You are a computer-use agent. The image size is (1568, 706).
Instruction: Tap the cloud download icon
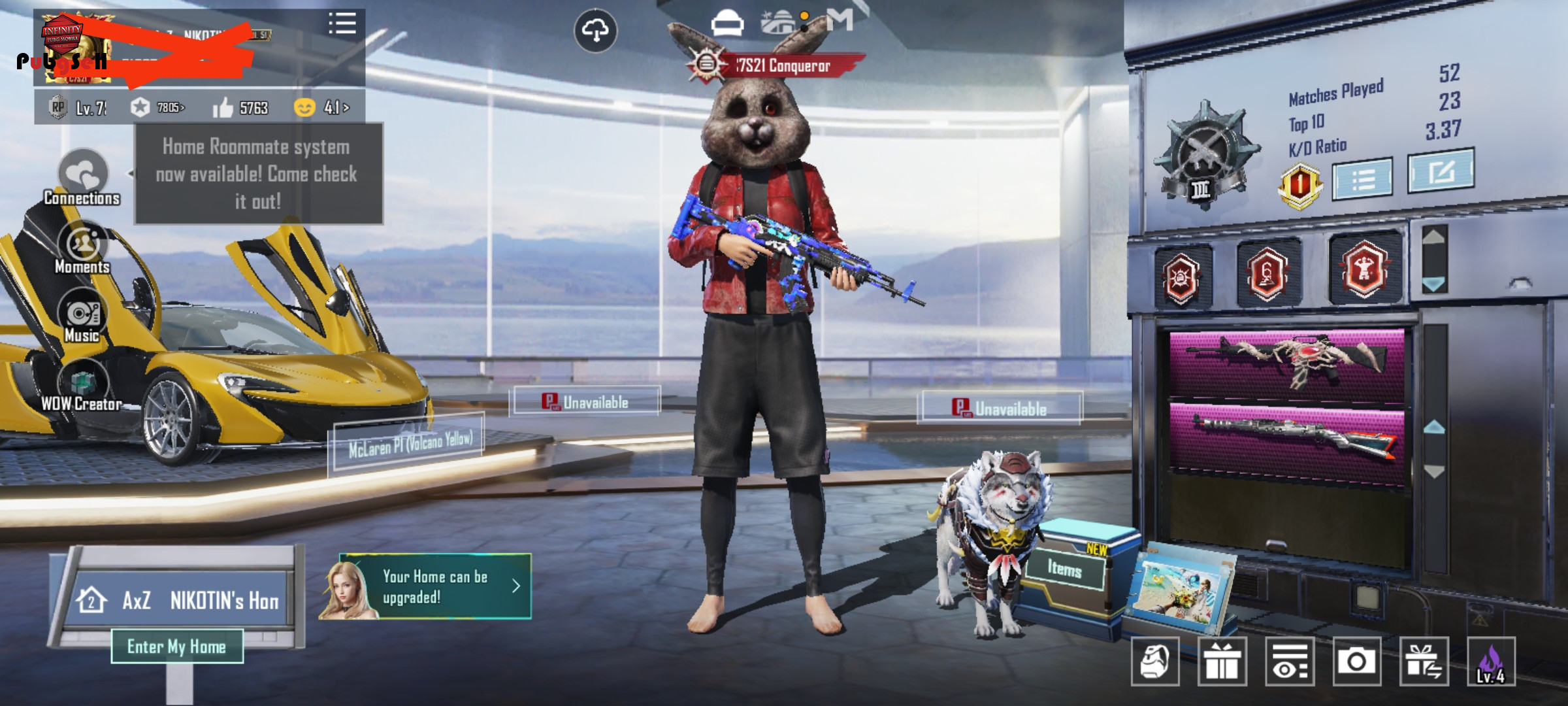coord(595,31)
